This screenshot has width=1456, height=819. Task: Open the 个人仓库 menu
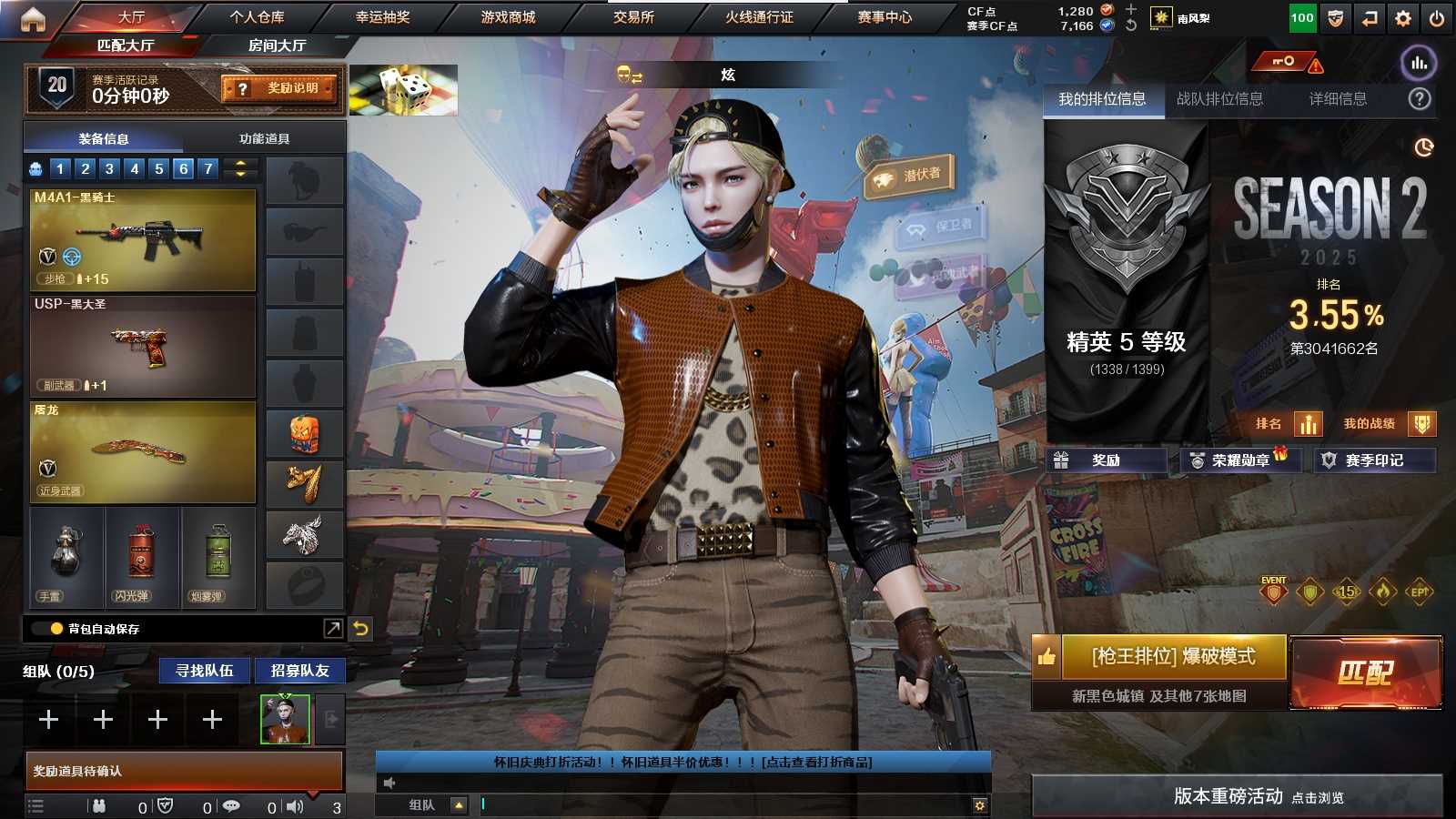click(257, 16)
